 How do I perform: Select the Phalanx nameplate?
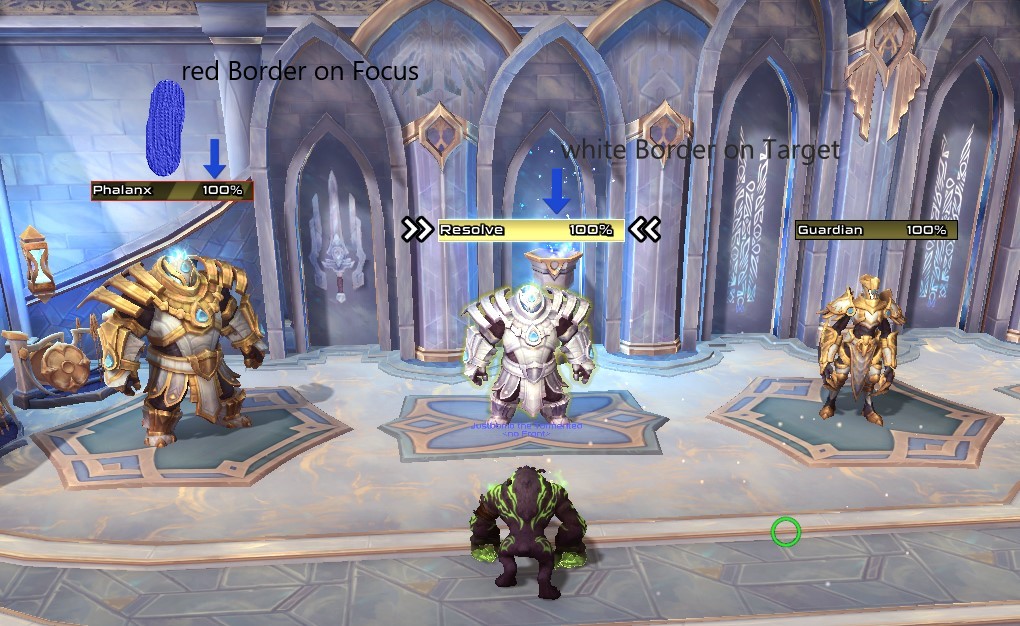pos(171,190)
